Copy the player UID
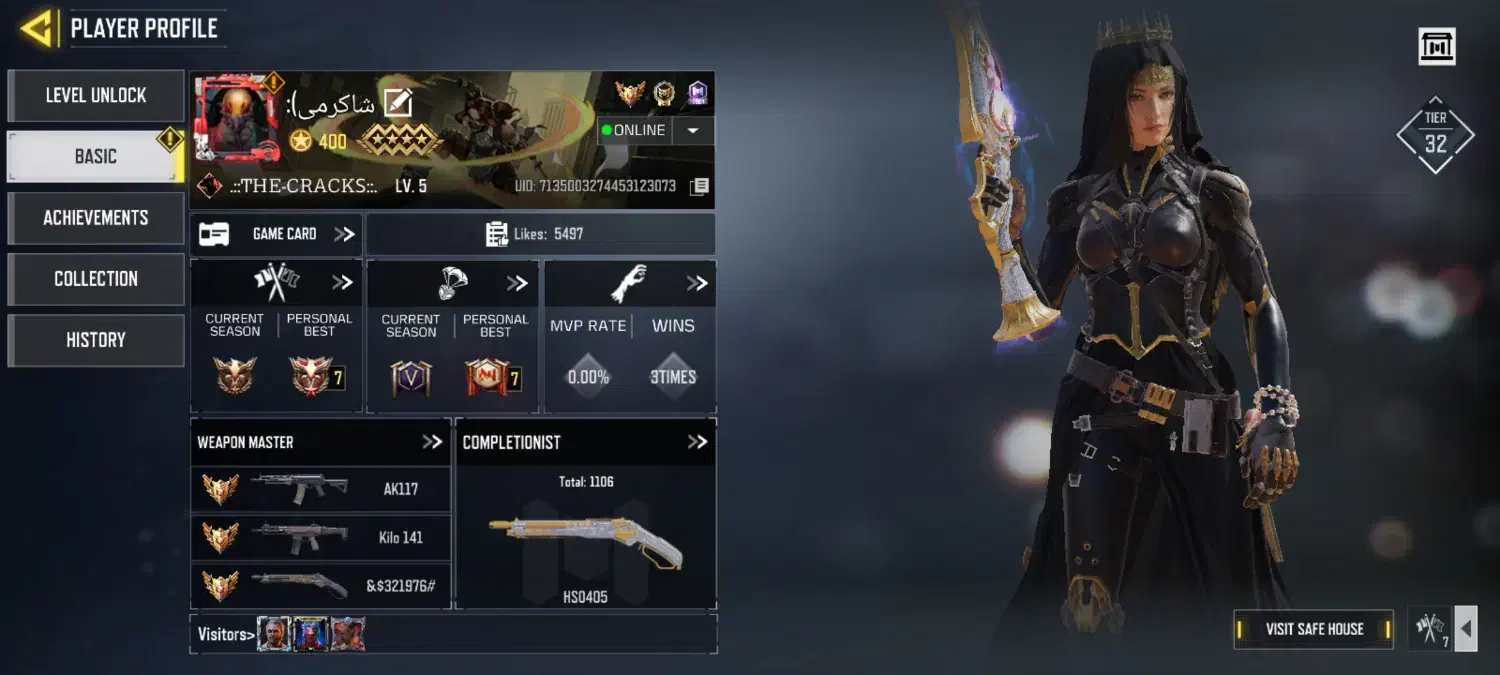The height and width of the screenshot is (675, 1500). (700, 186)
